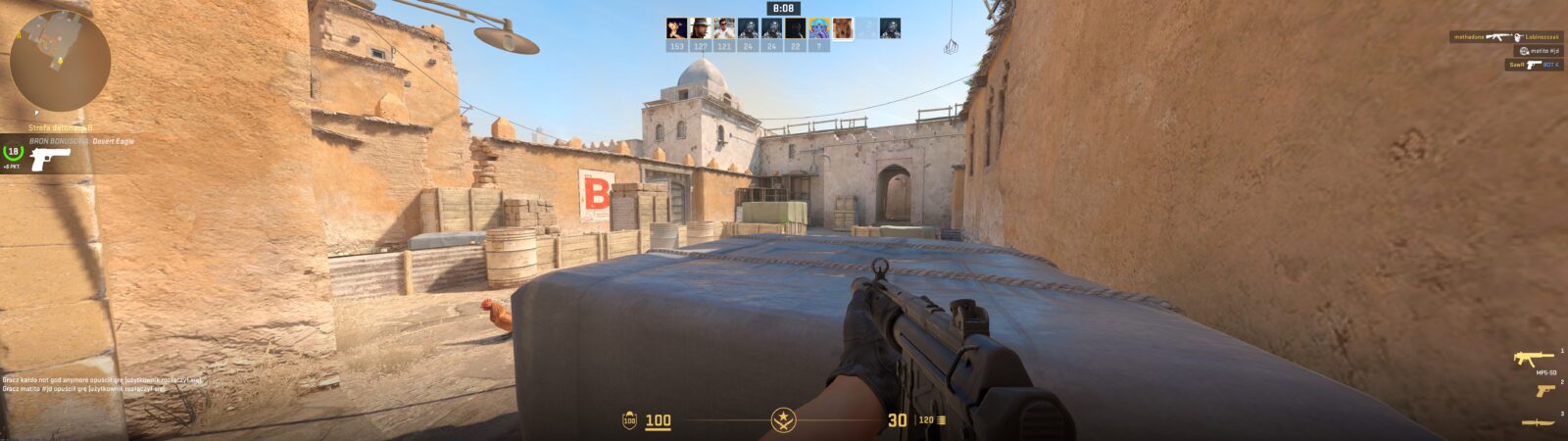Click the Desert Eagle bonus weapon icon
Image resolution: width=1568 pixels, height=441 pixels.
pyautogui.click(x=49, y=159)
